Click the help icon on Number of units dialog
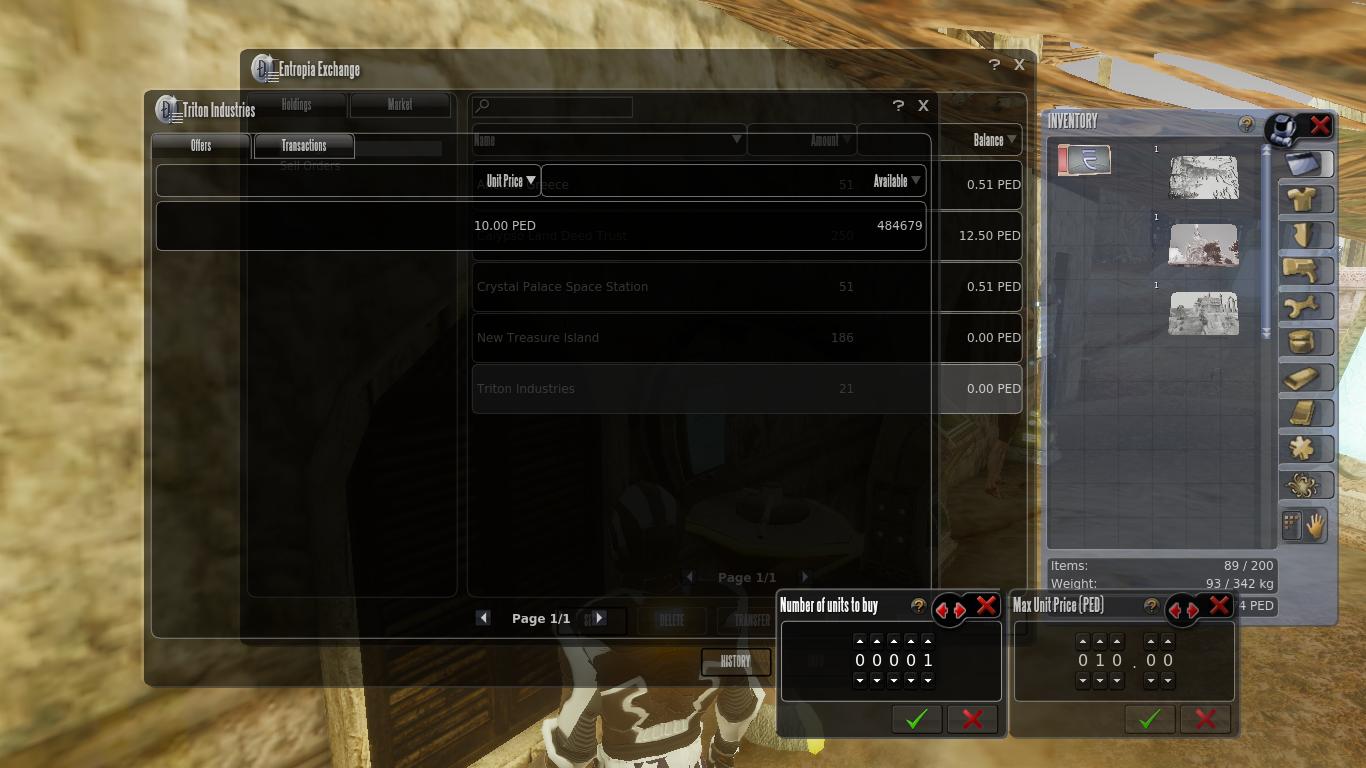 (x=918, y=605)
